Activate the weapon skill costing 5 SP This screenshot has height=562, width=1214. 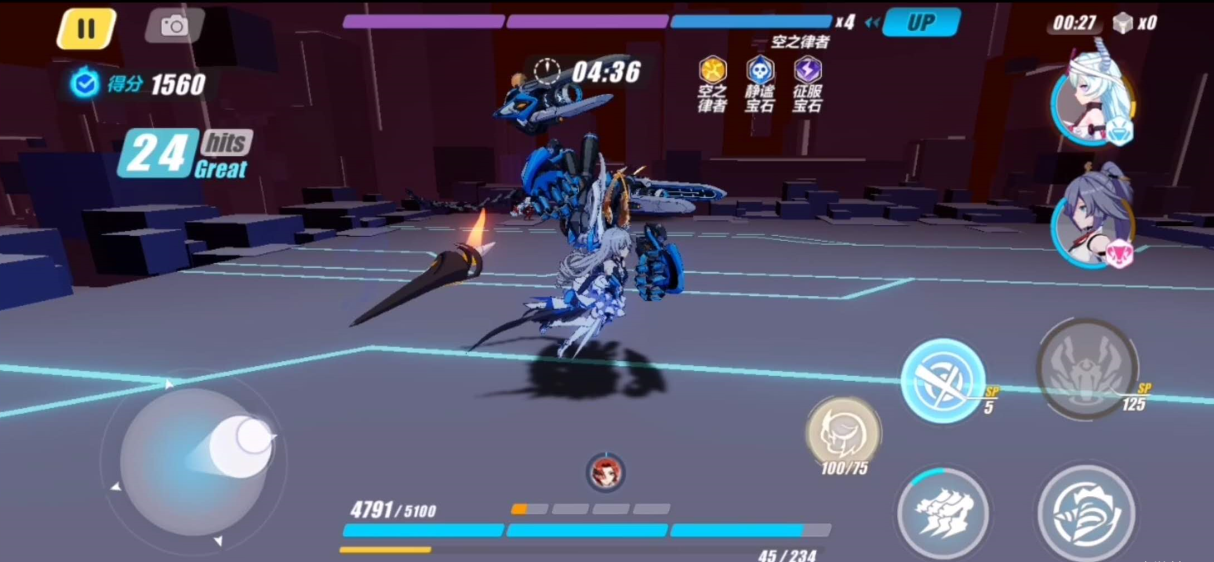click(942, 380)
